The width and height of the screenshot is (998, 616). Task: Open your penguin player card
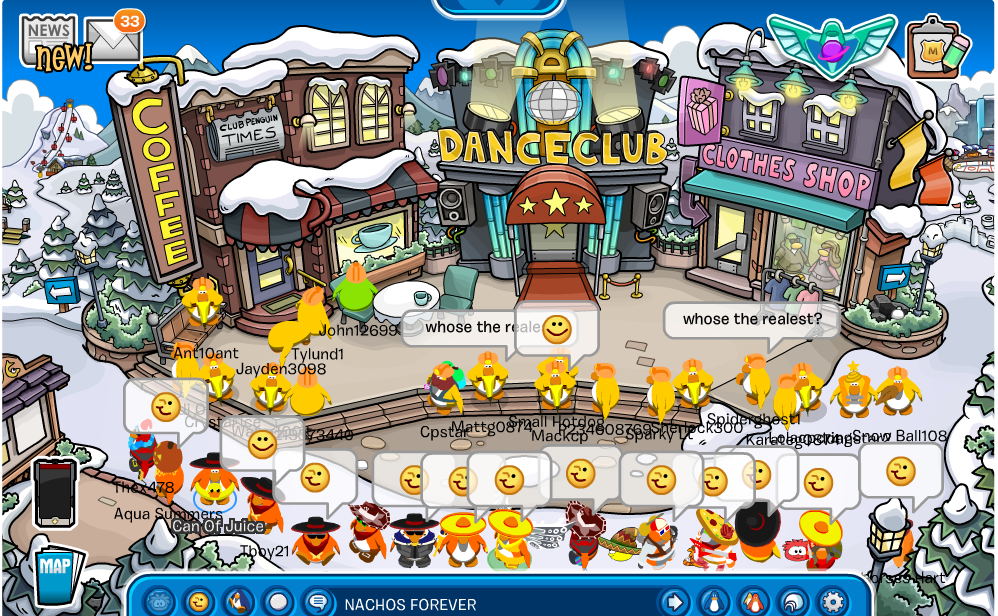(714, 602)
